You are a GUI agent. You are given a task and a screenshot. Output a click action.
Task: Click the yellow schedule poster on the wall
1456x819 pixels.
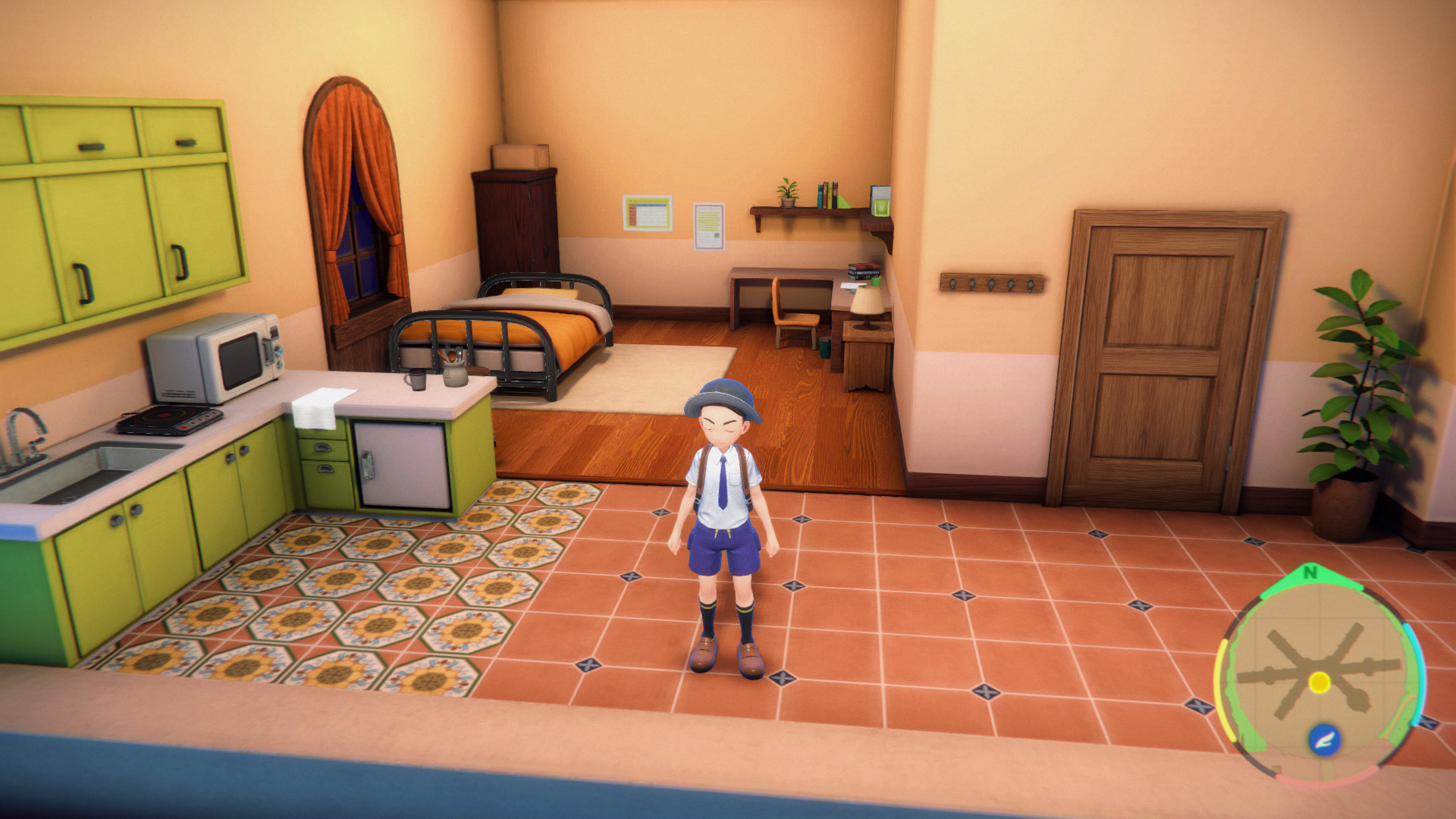point(648,211)
